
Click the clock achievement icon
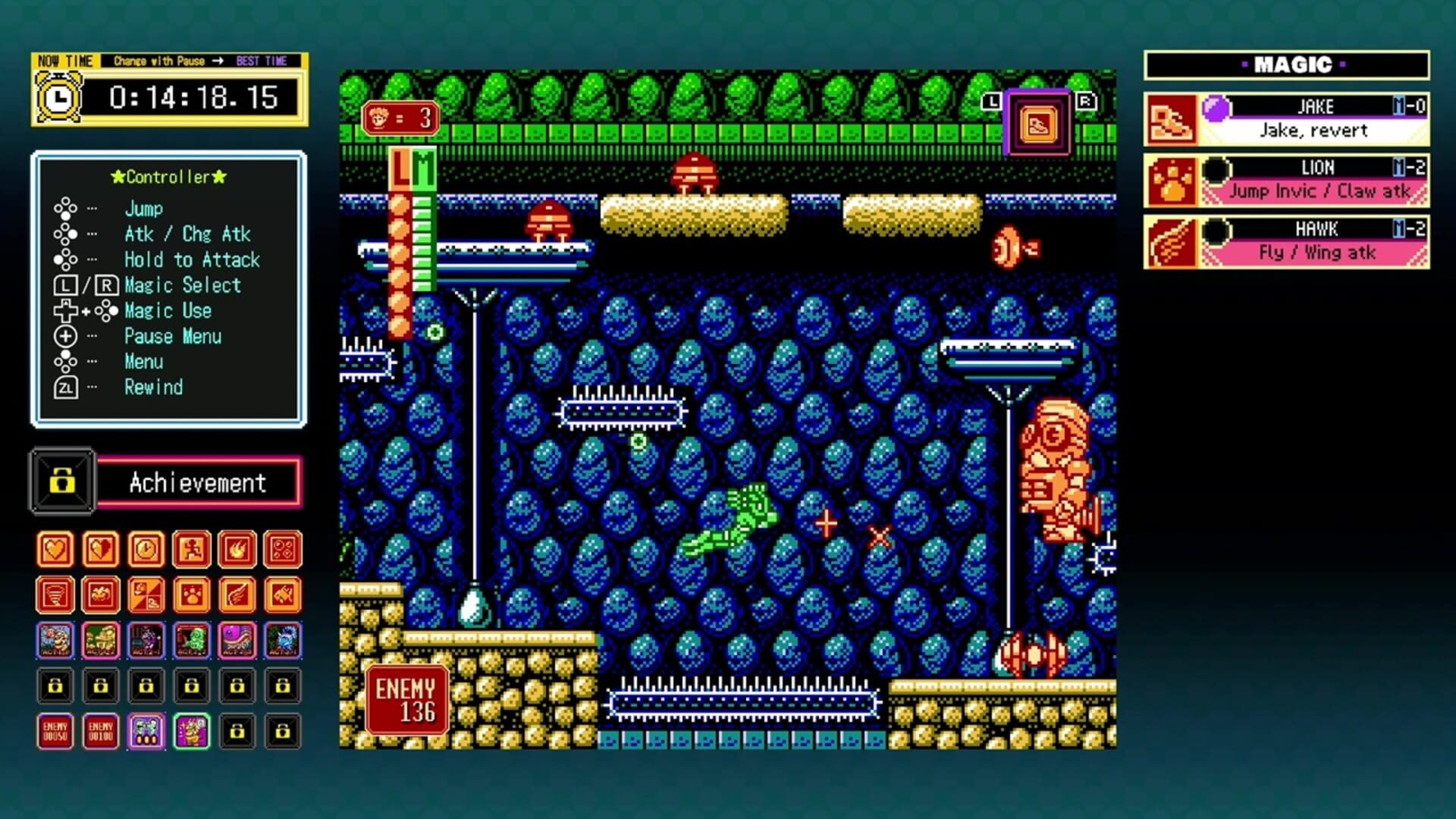click(x=146, y=550)
